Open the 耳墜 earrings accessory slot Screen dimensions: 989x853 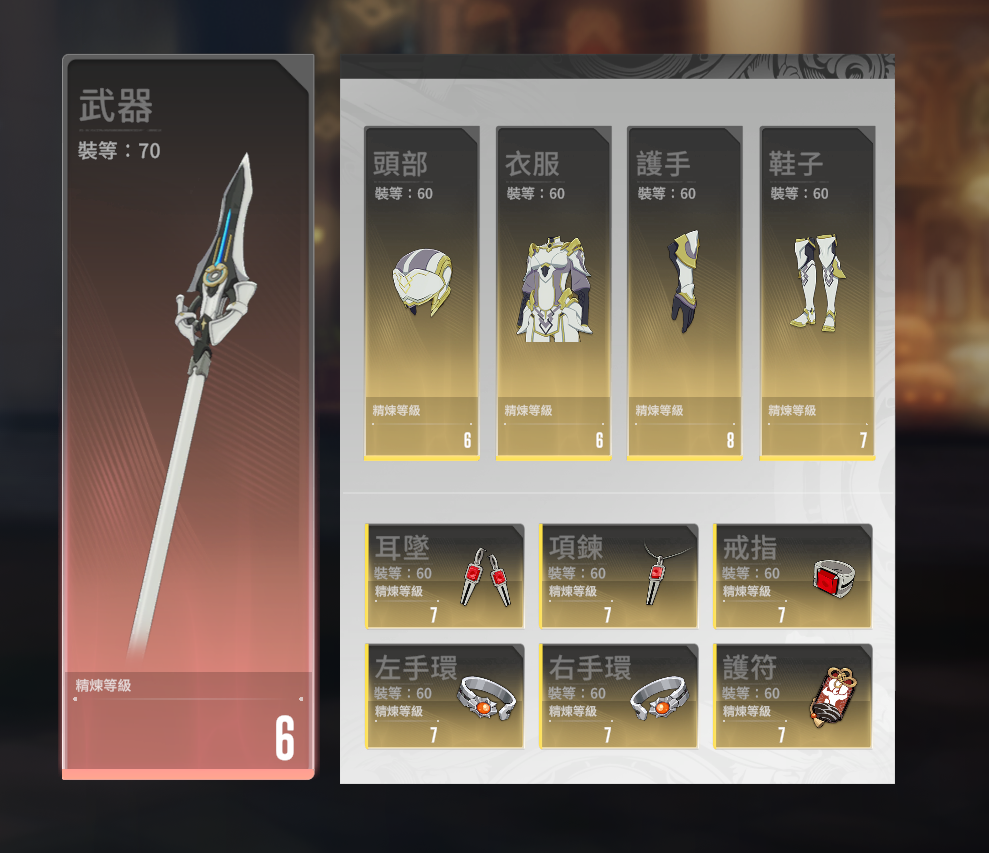pos(445,576)
